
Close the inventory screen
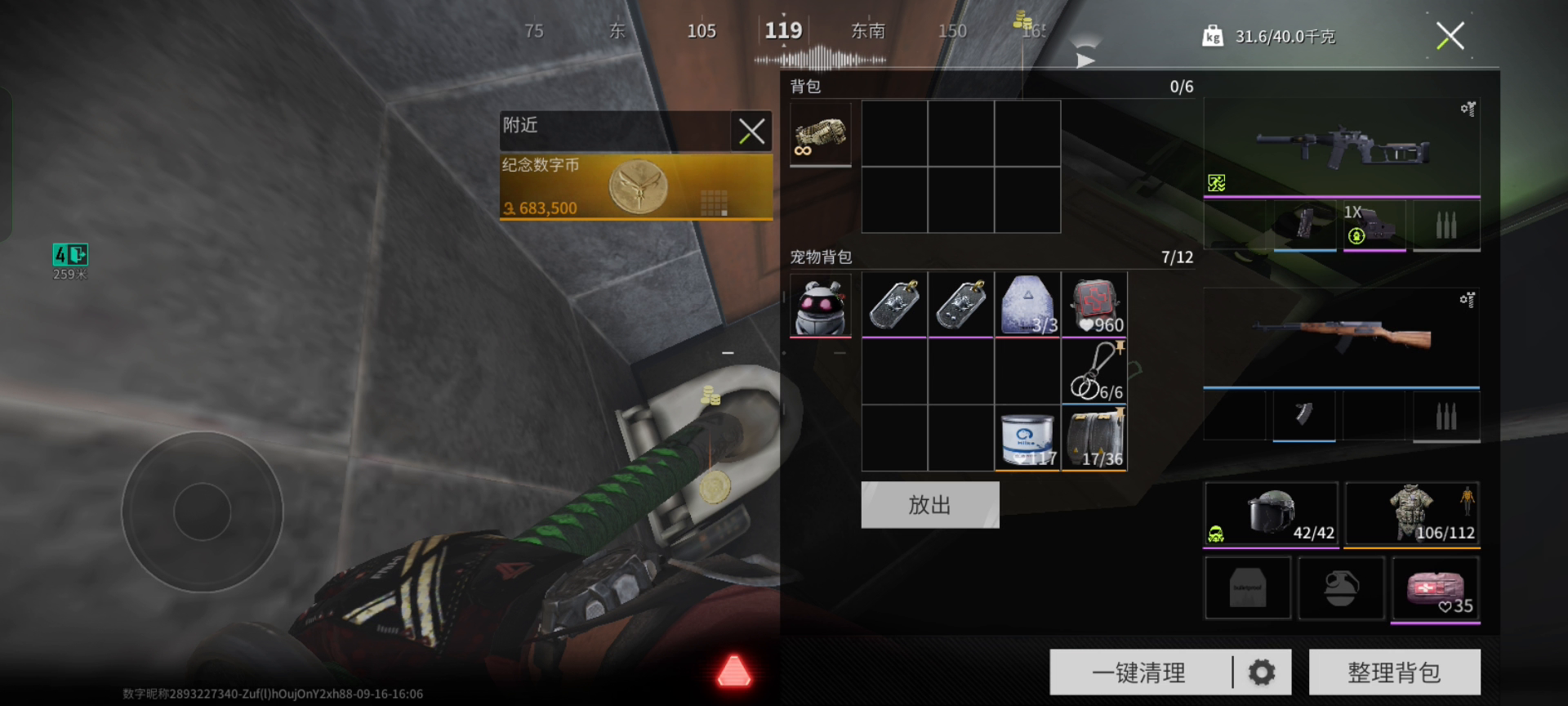point(1450,36)
